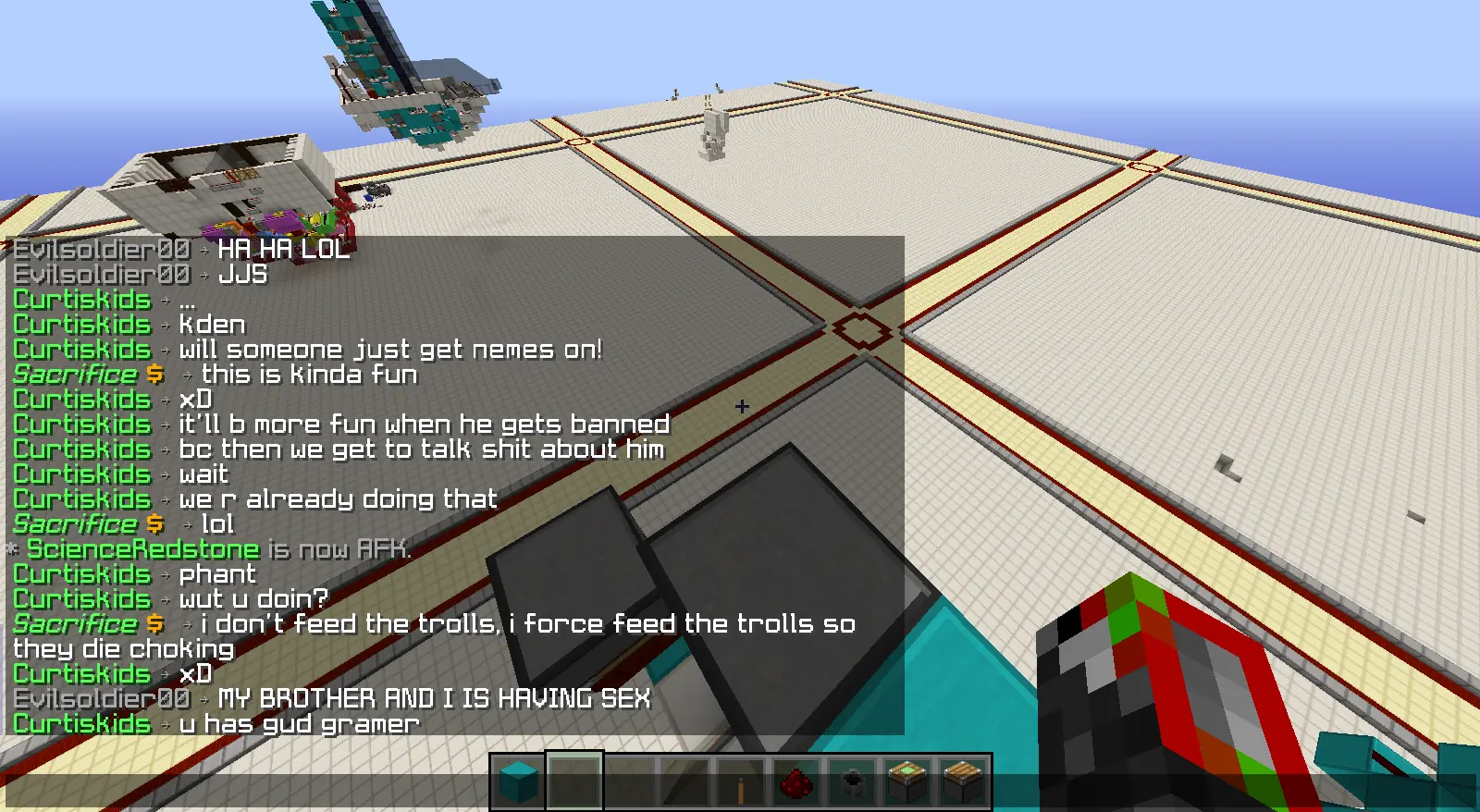Select the cyan block hotbar slot

click(x=518, y=782)
